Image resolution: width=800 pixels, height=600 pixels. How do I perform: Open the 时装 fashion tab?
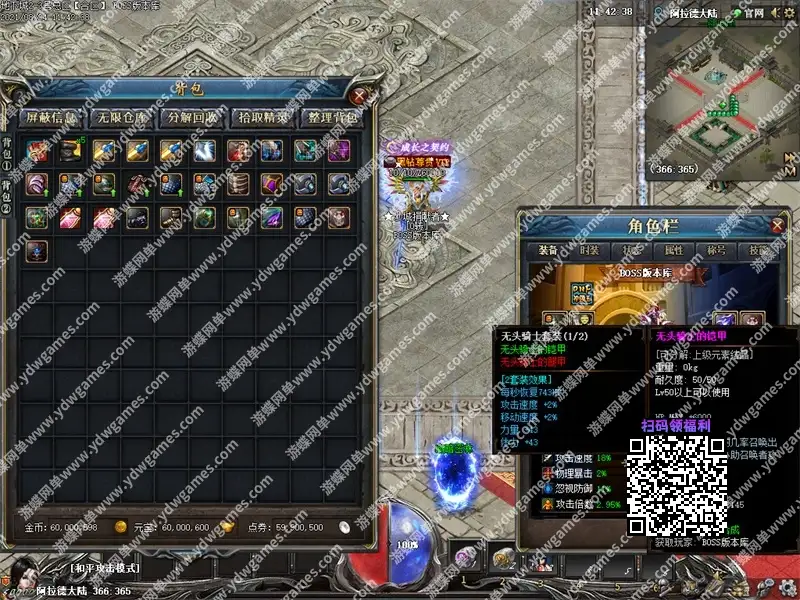[588, 251]
